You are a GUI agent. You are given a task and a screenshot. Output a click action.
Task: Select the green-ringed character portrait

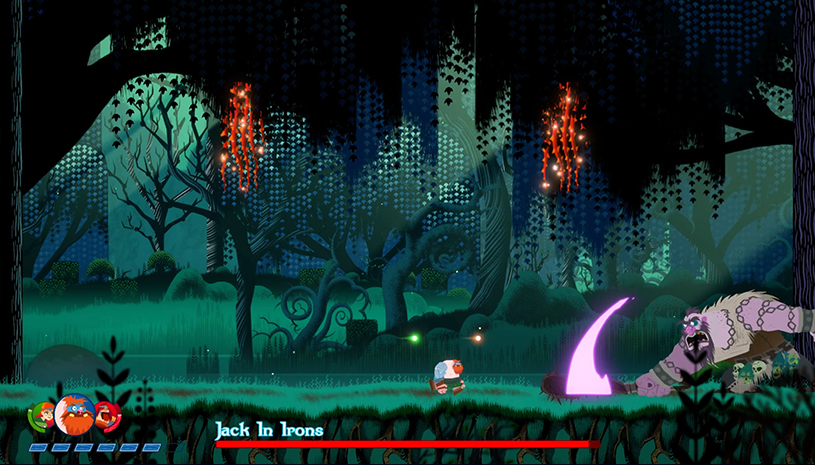pyautogui.click(x=42, y=415)
